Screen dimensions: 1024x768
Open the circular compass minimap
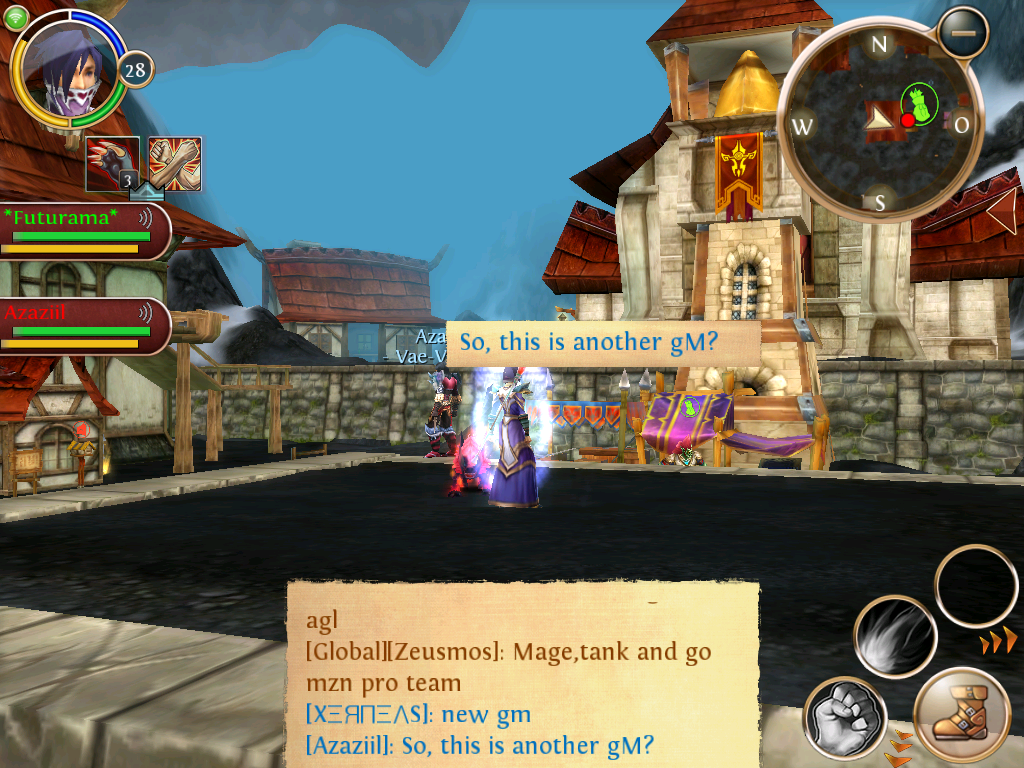click(879, 120)
